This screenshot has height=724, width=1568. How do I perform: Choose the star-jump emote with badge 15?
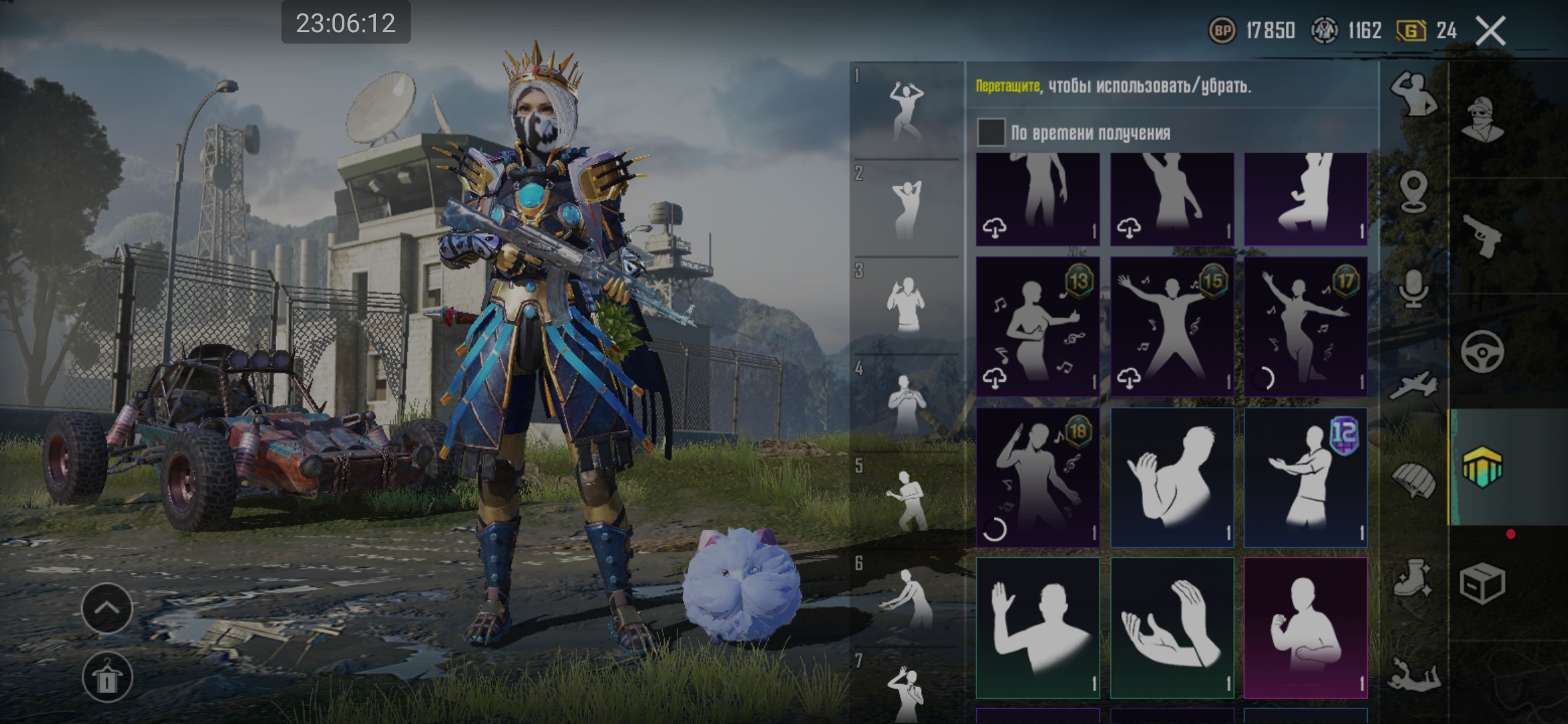[1171, 326]
